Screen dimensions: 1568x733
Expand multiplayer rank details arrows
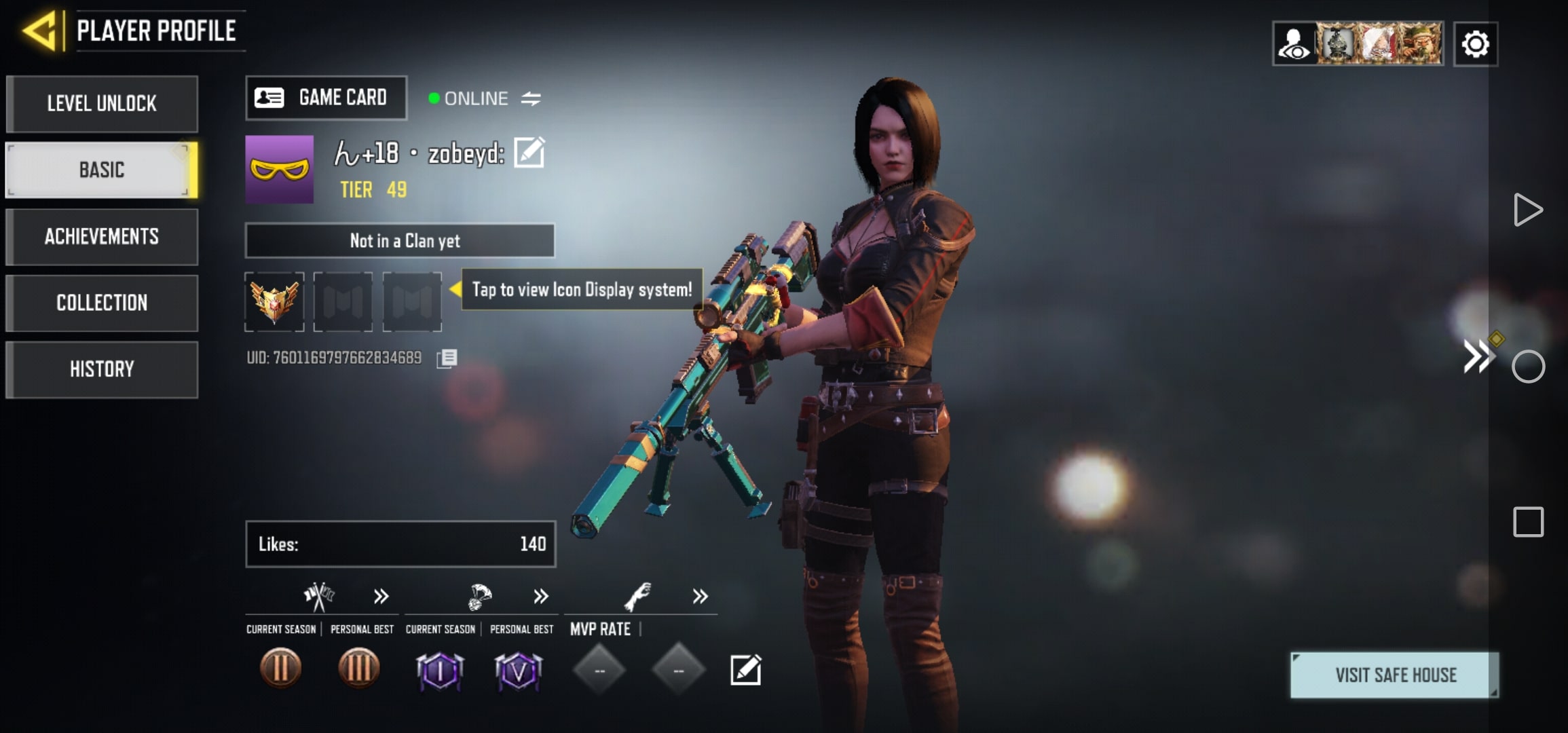click(x=381, y=597)
